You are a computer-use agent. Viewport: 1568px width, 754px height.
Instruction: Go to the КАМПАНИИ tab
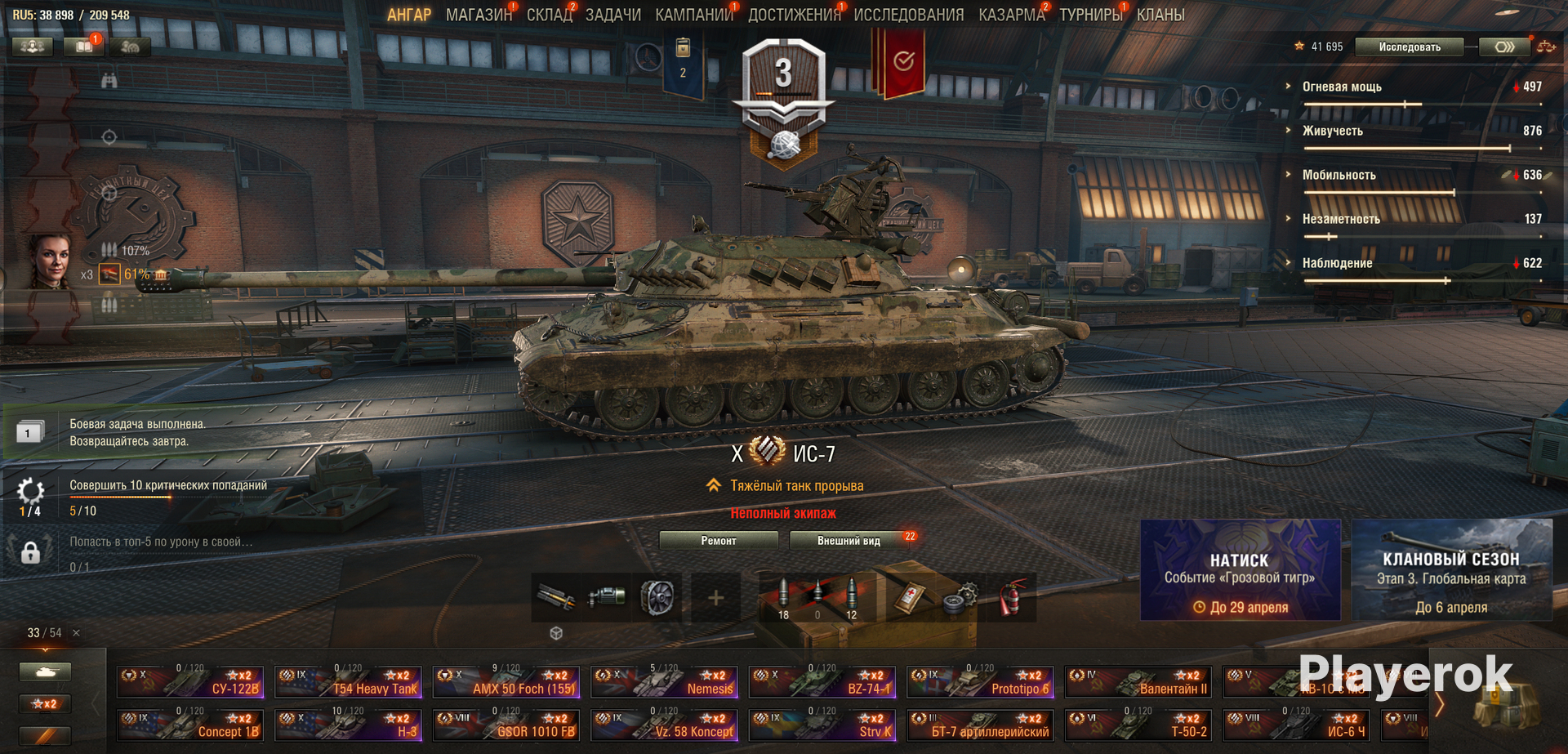[x=693, y=15]
